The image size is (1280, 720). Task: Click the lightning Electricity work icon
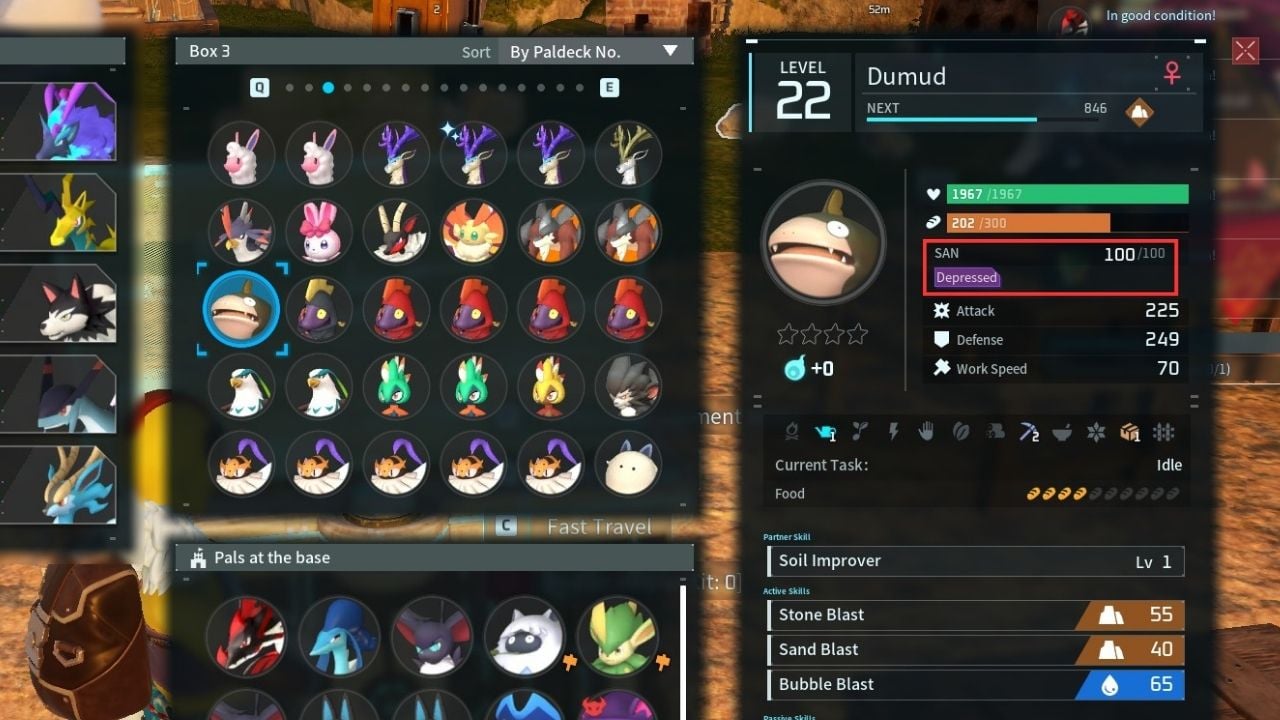pos(894,433)
